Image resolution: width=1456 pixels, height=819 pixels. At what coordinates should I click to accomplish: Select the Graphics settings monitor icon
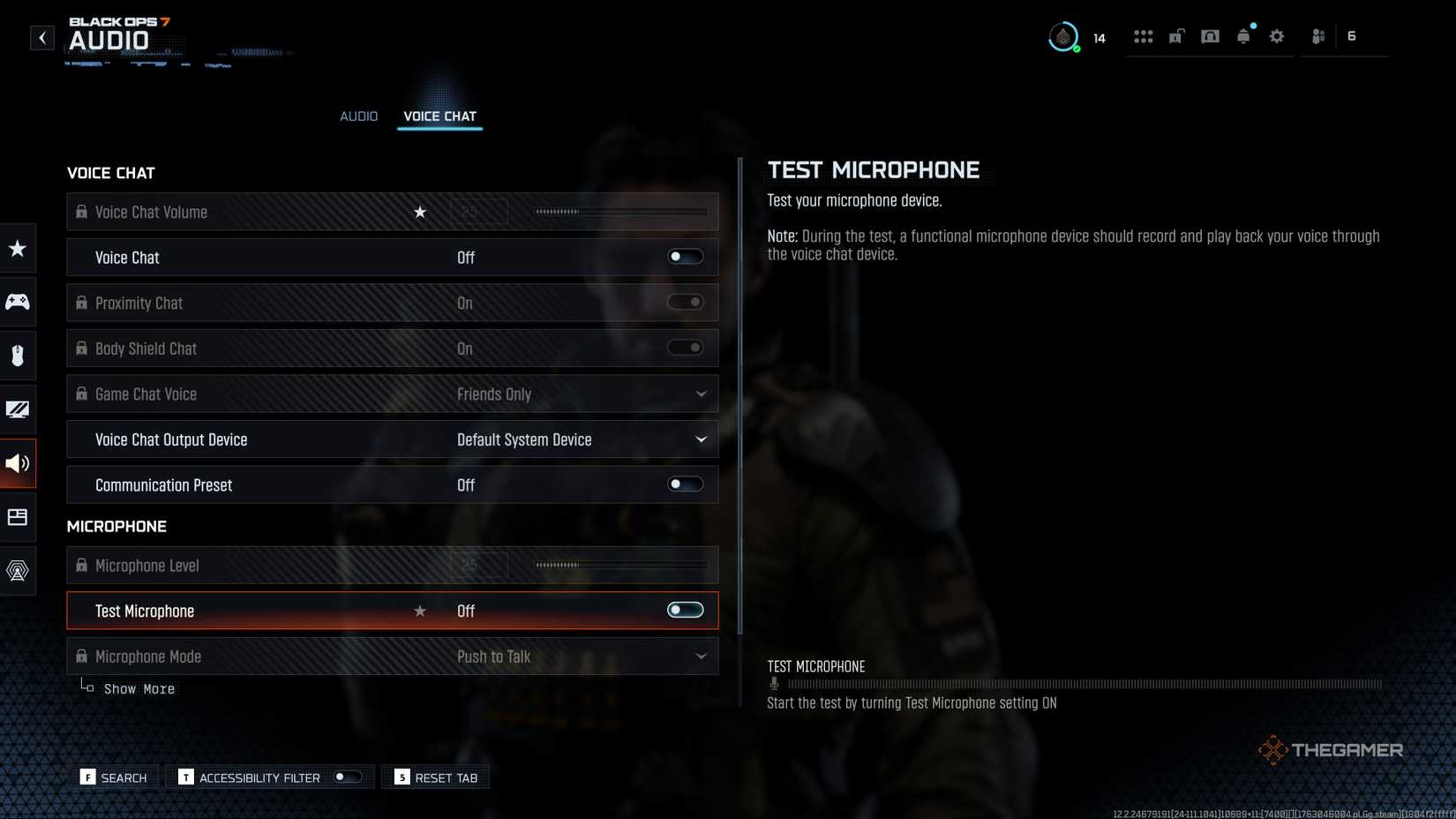[x=18, y=409]
